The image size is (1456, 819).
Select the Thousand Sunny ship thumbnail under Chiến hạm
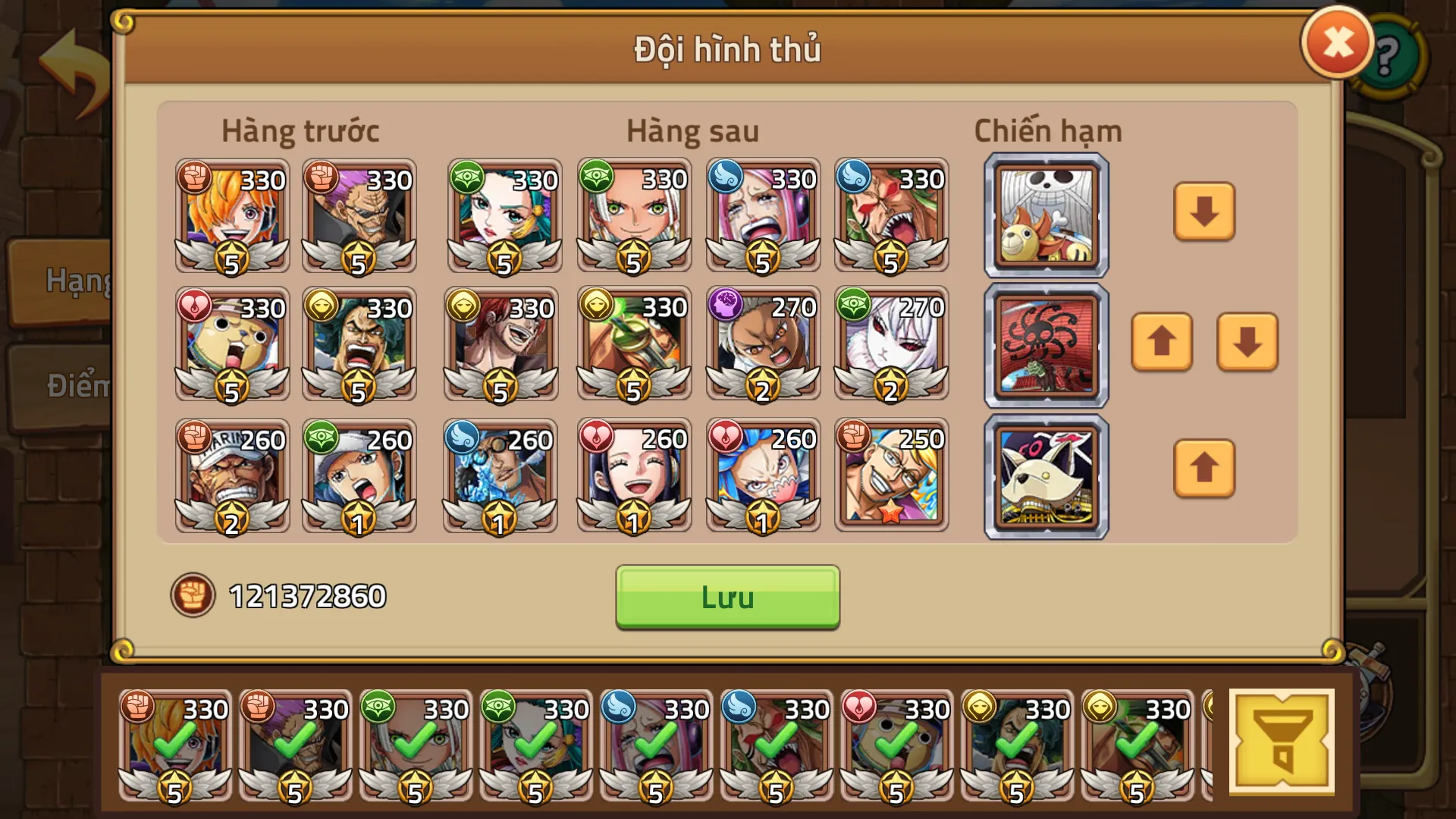pos(1045,215)
